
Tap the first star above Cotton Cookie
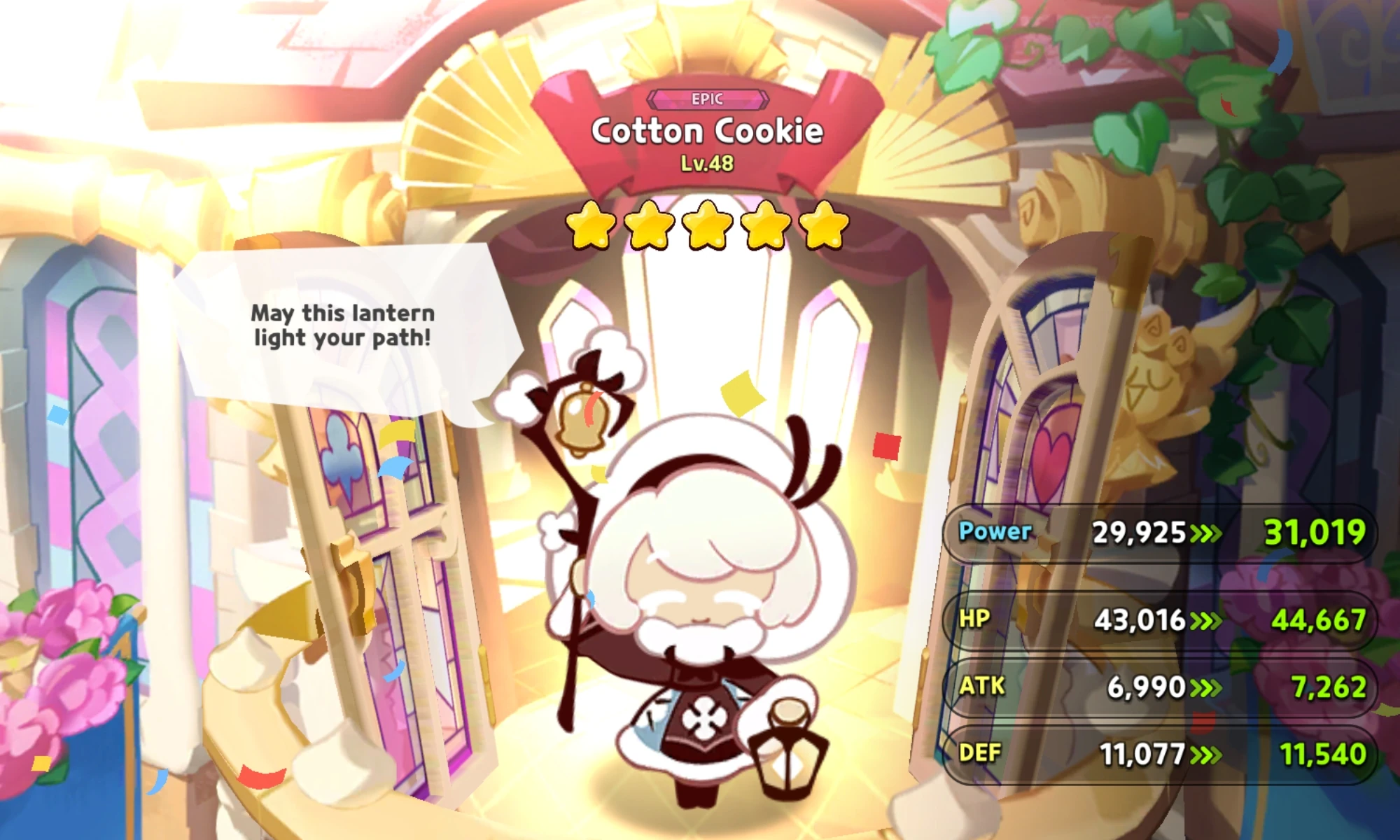point(591,226)
